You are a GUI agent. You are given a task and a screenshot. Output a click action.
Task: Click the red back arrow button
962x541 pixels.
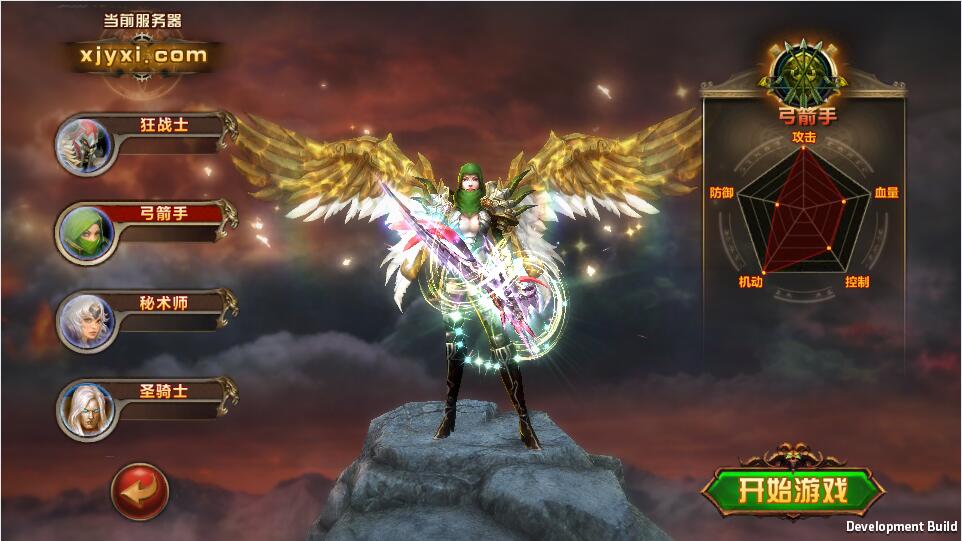pyautogui.click(x=139, y=490)
